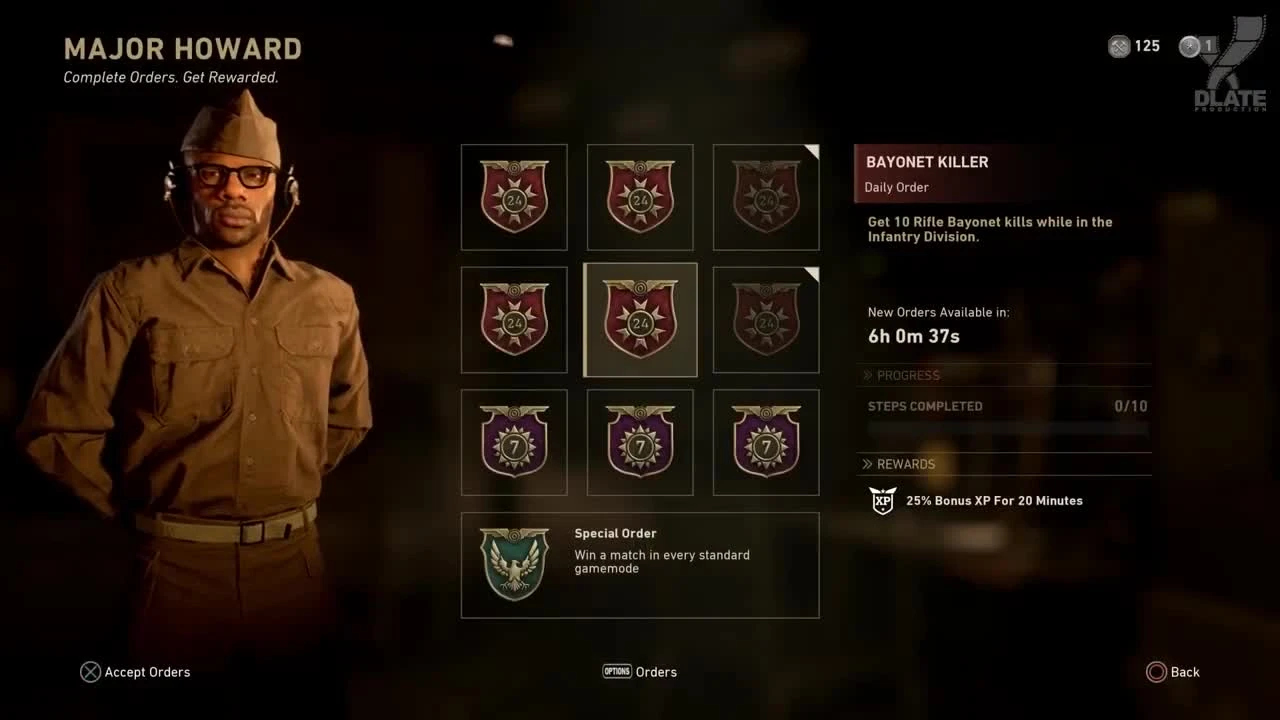Expand the REWARDS section
1280x720 pixels.
[905, 464]
